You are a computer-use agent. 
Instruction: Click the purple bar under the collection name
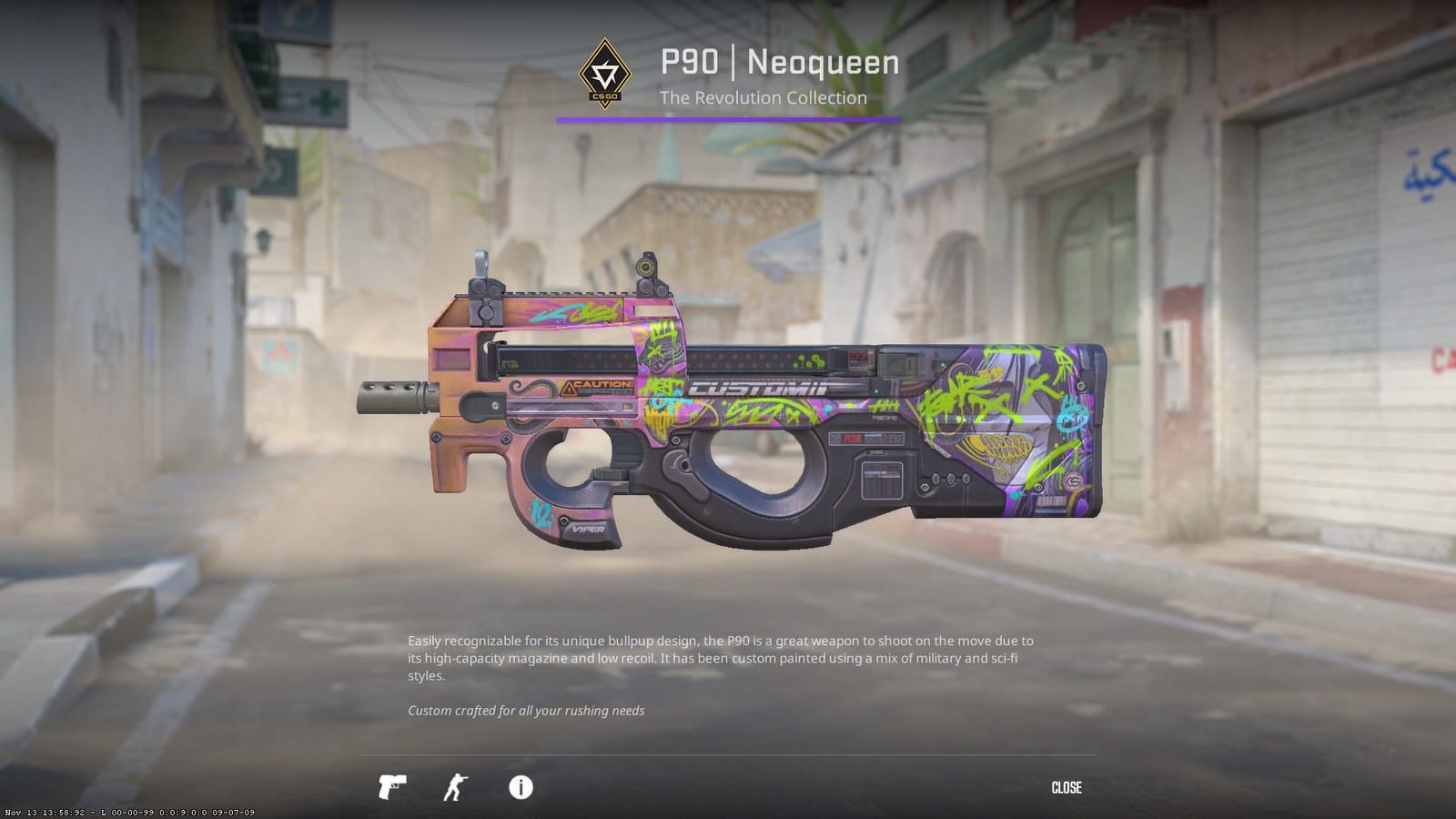pos(728,118)
